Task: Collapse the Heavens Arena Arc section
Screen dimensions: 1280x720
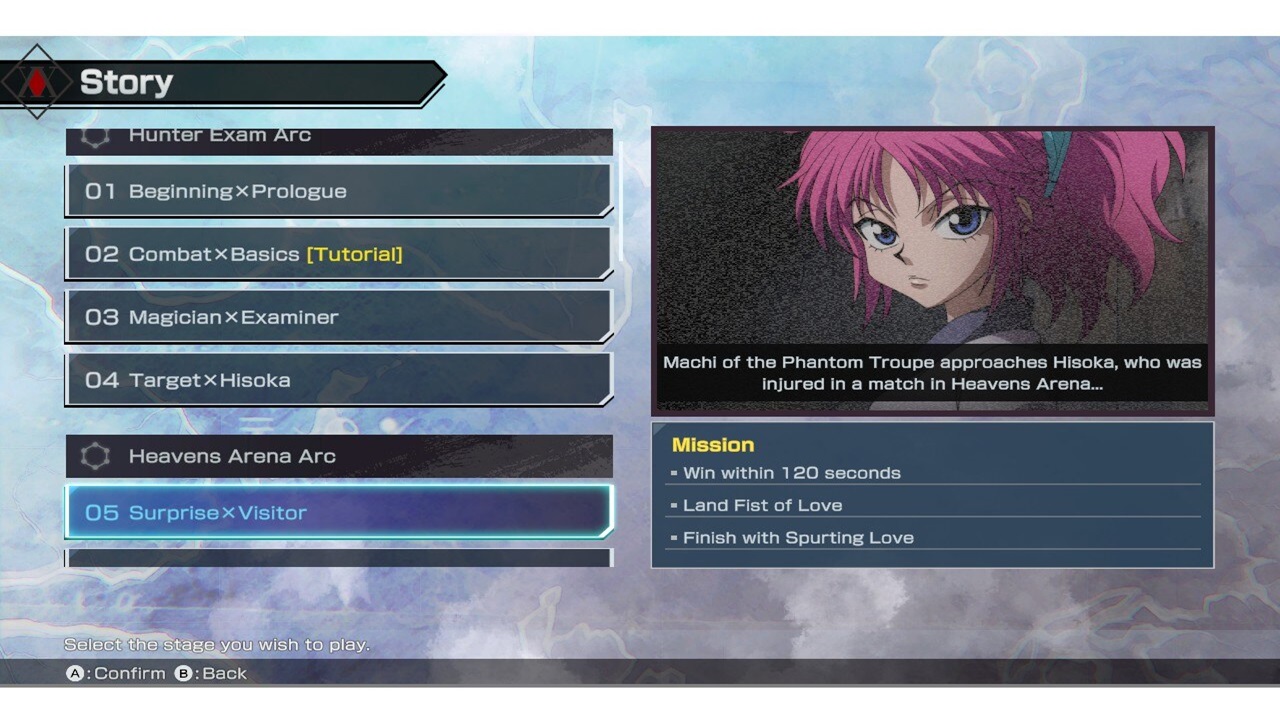Action: 340,456
